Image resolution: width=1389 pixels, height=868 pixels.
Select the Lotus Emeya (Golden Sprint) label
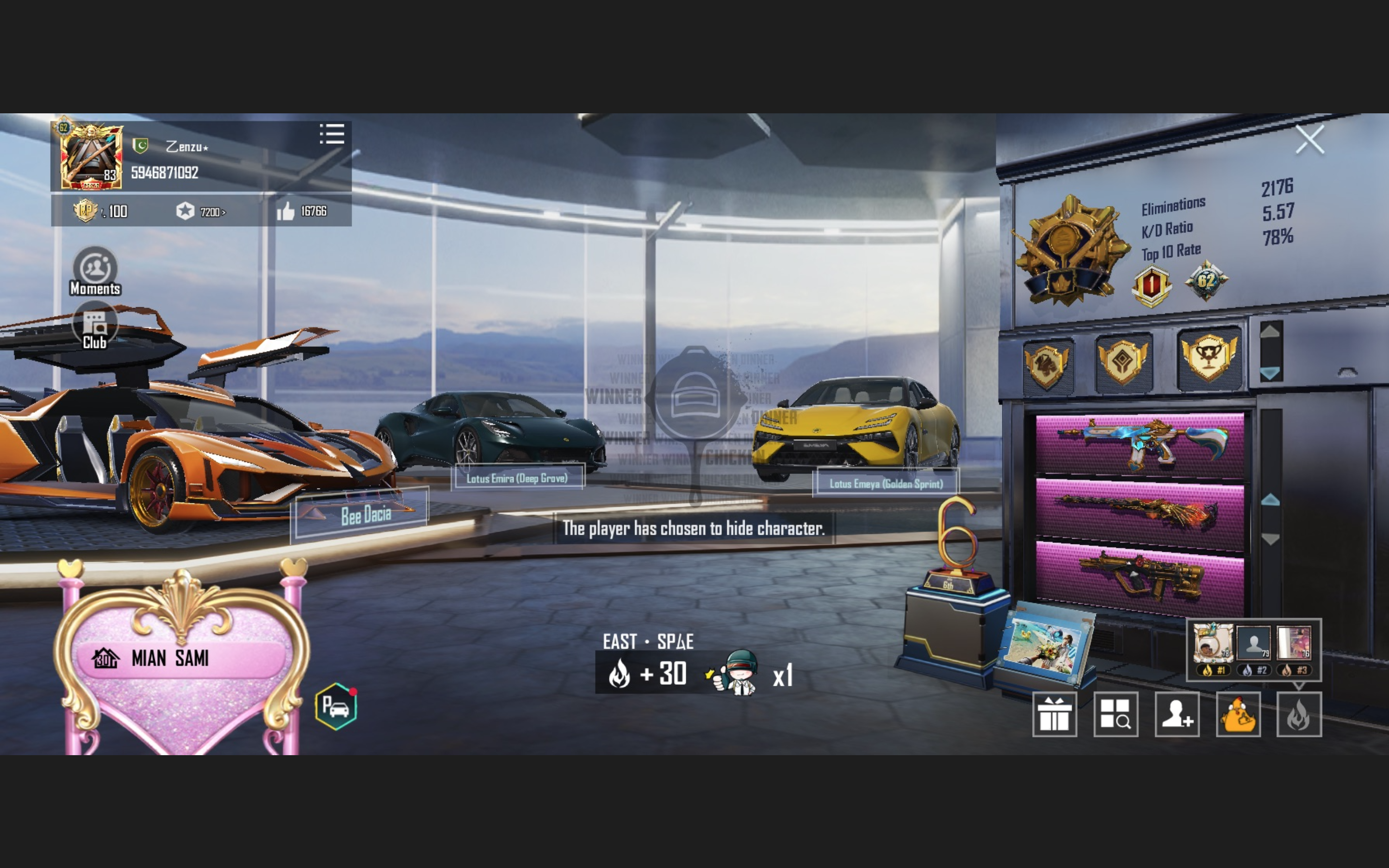[885, 483]
